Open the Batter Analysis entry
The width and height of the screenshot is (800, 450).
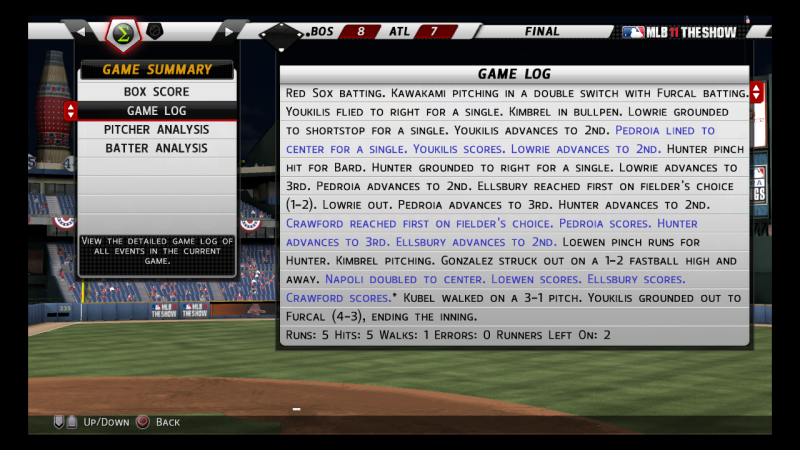pos(156,148)
